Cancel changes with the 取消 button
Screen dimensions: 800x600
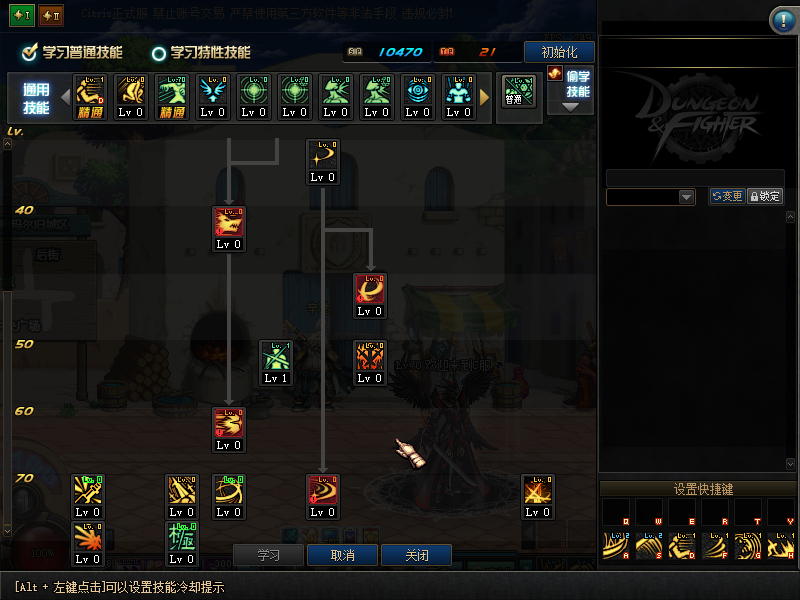pos(342,555)
